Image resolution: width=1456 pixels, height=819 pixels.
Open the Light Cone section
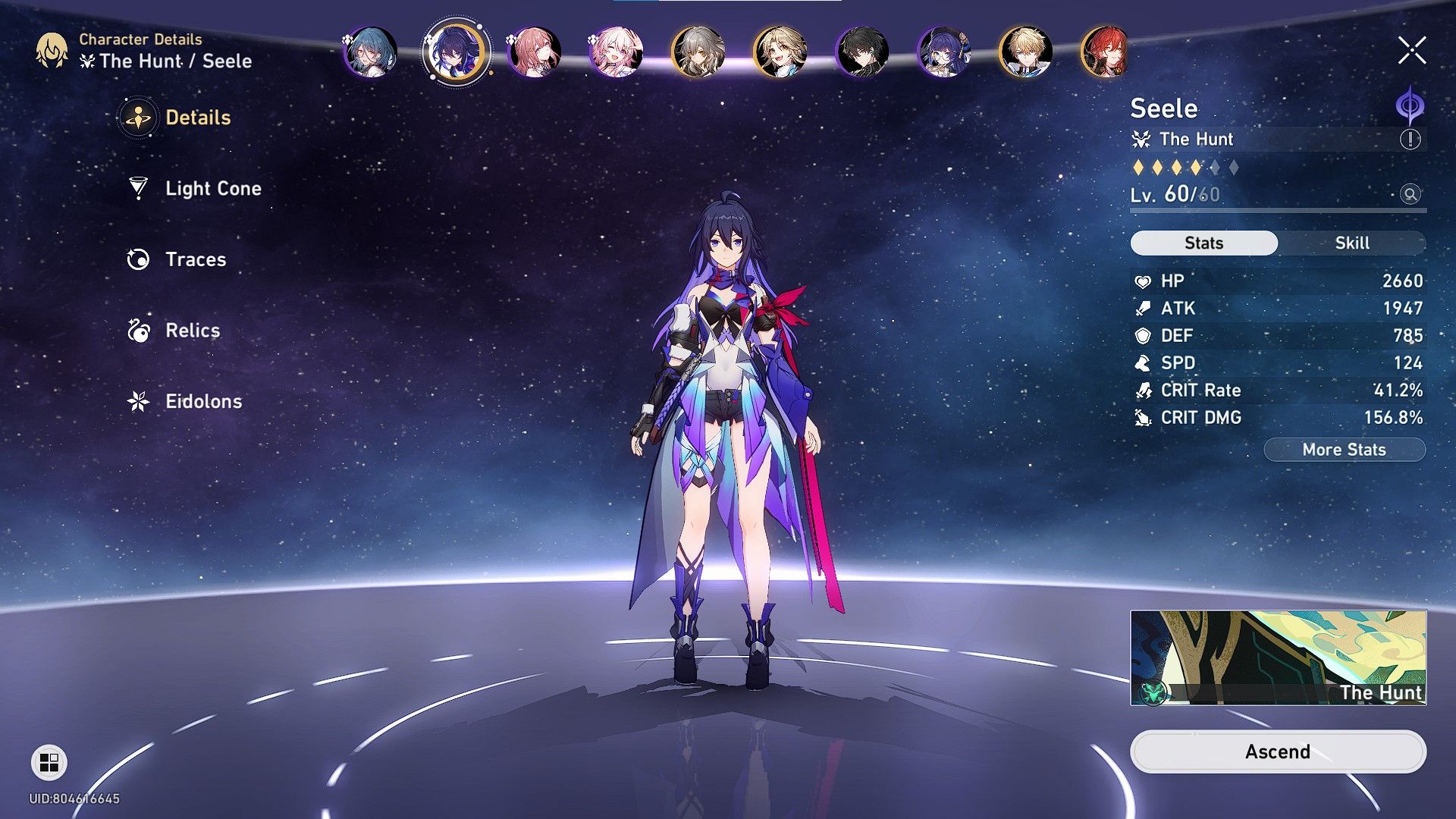(212, 188)
